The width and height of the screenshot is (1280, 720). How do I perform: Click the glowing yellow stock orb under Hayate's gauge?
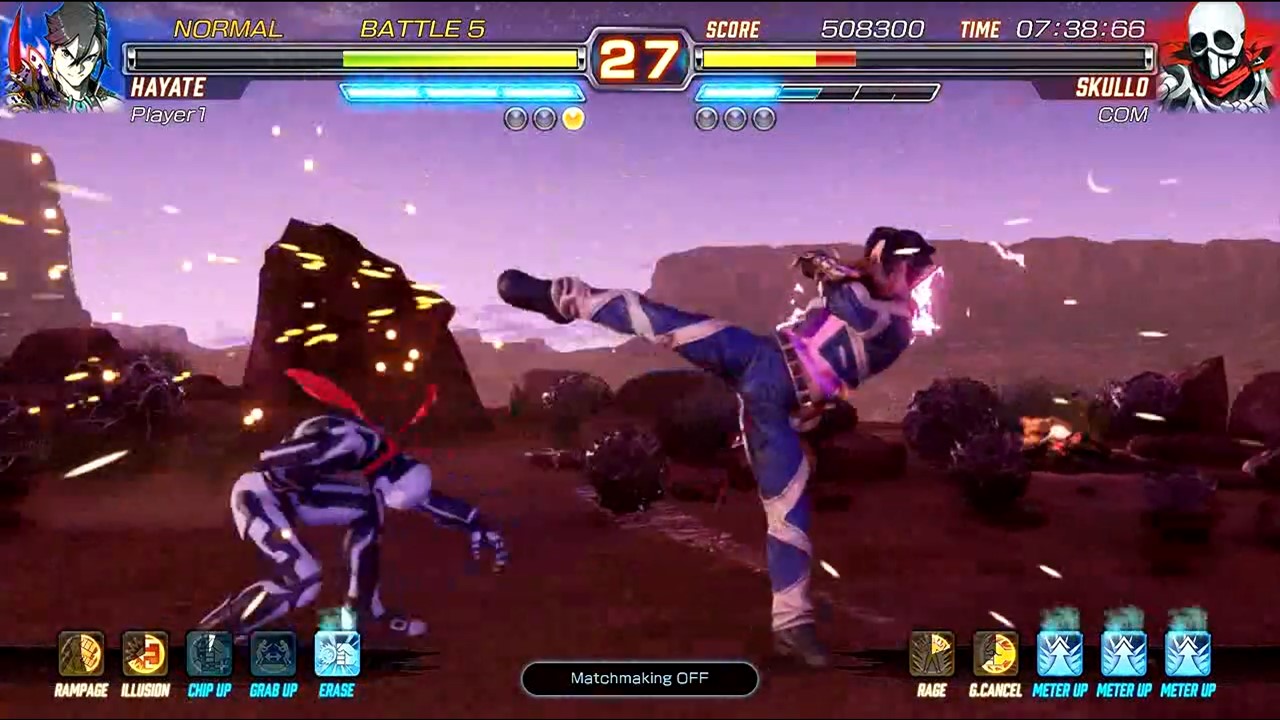click(572, 118)
